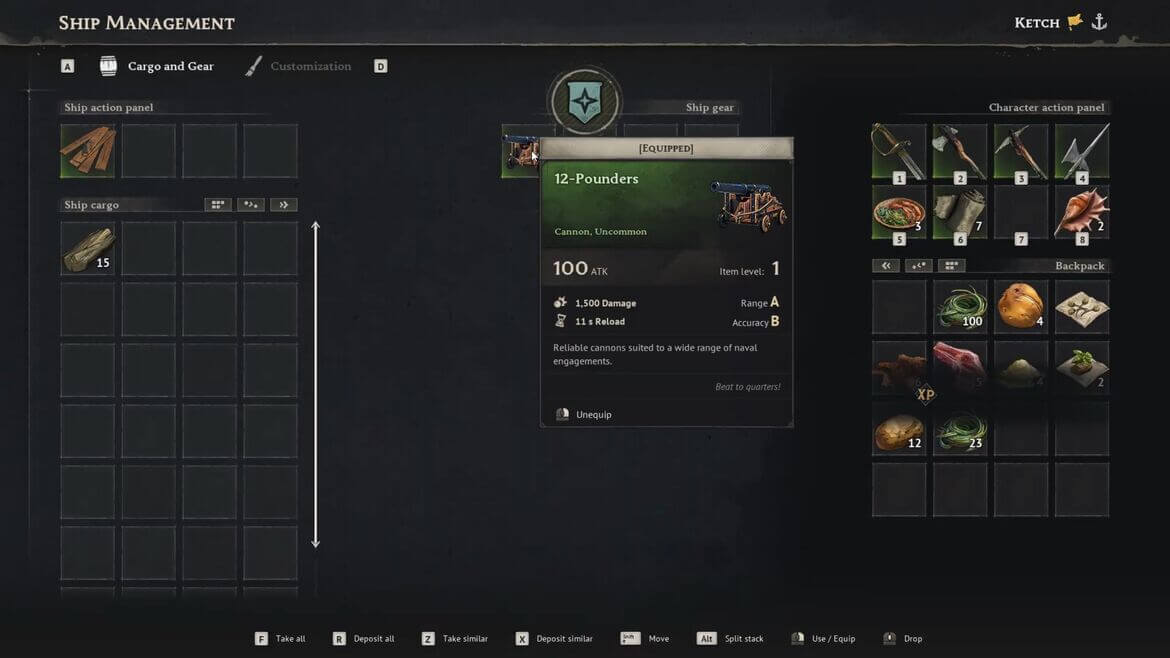Click the ship cargo double-arrow transfer button
This screenshot has width=1170, height=658.
click(284, 205)
